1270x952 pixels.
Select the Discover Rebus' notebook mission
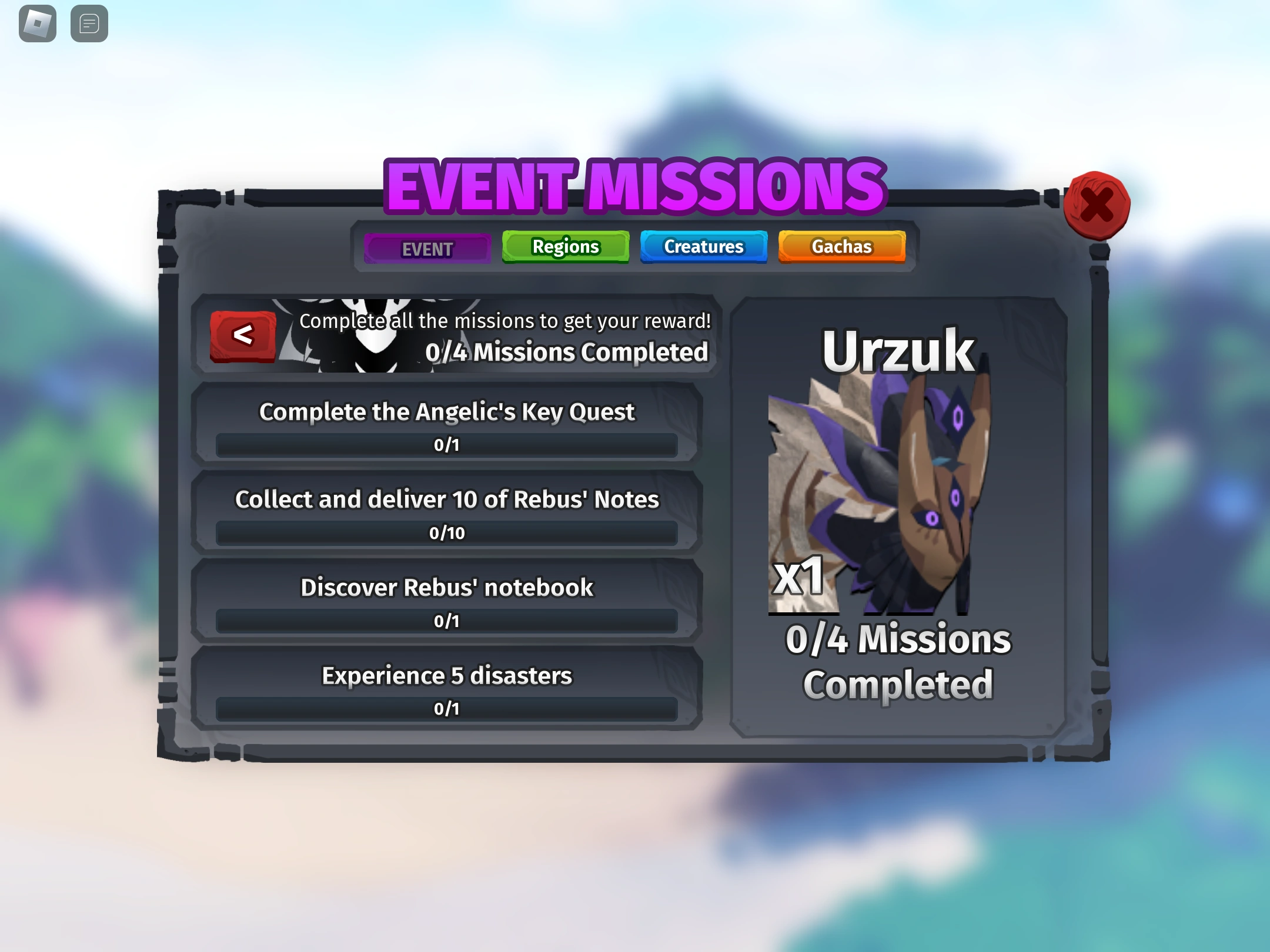(x=447, y=587)
